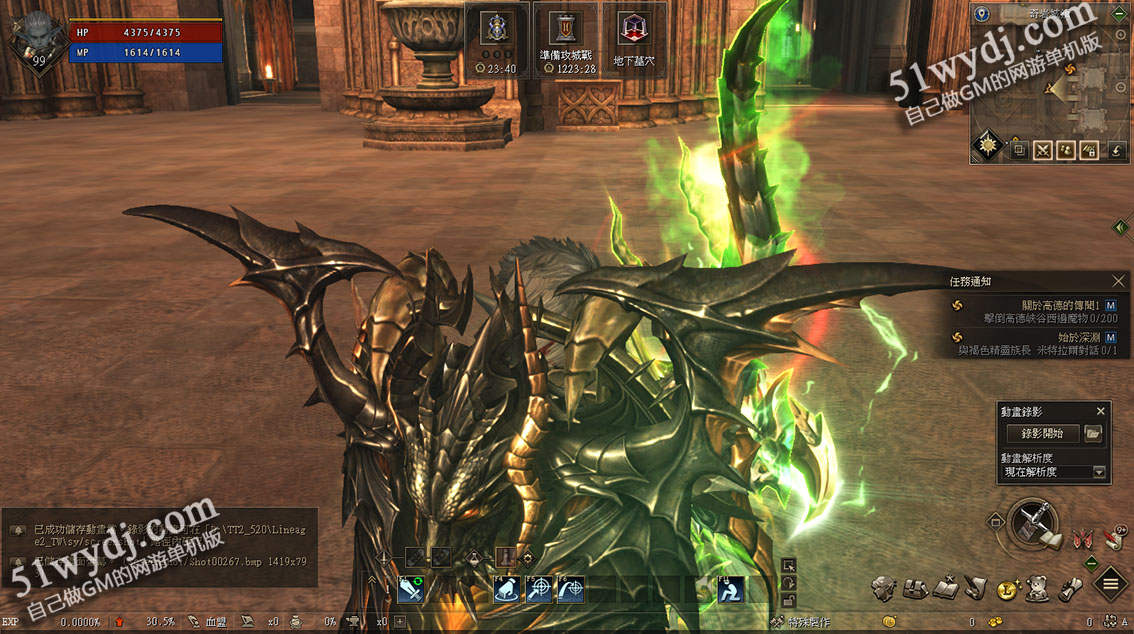
Task: Open the recording resolution dropdown
Action: click(x=1100, y=472)
